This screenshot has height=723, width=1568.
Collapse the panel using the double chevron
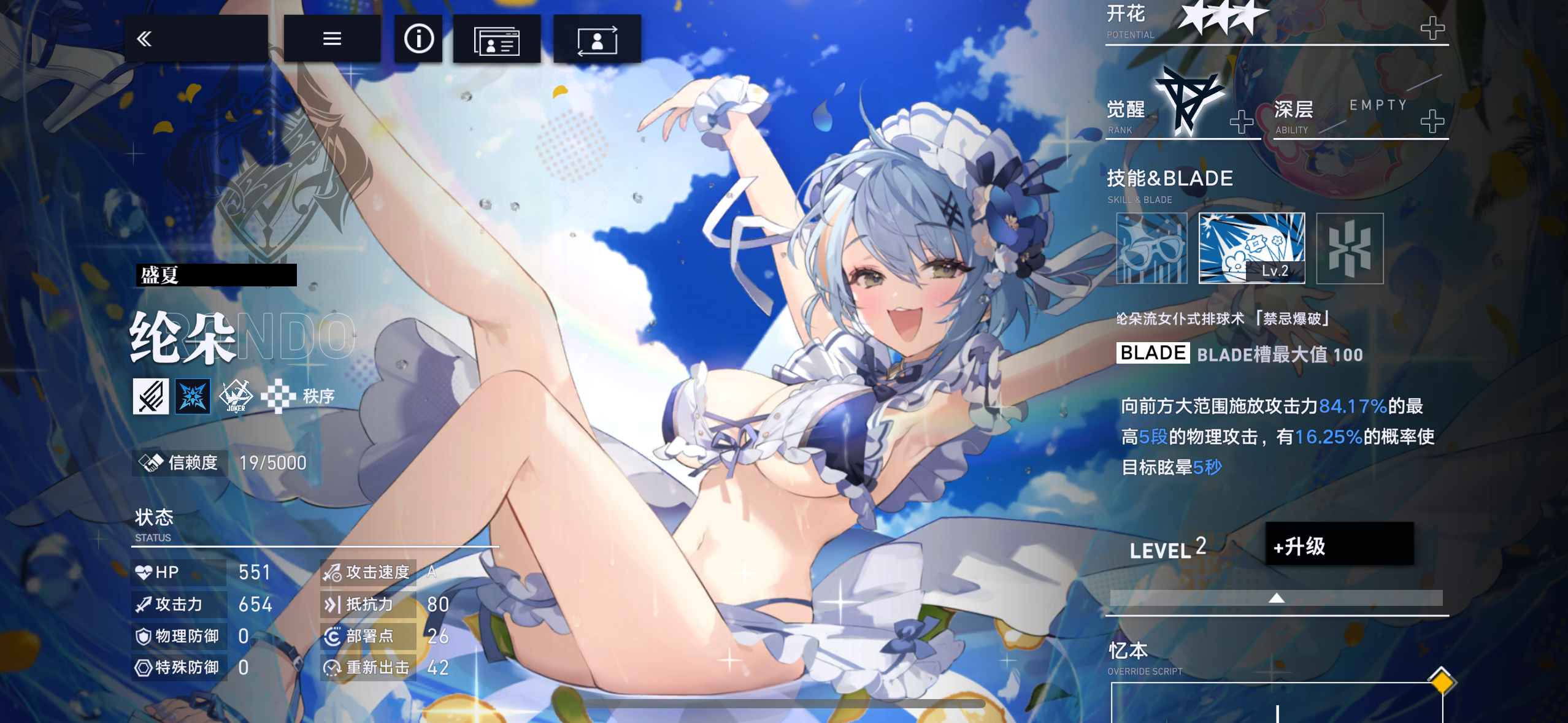[144, 38]
